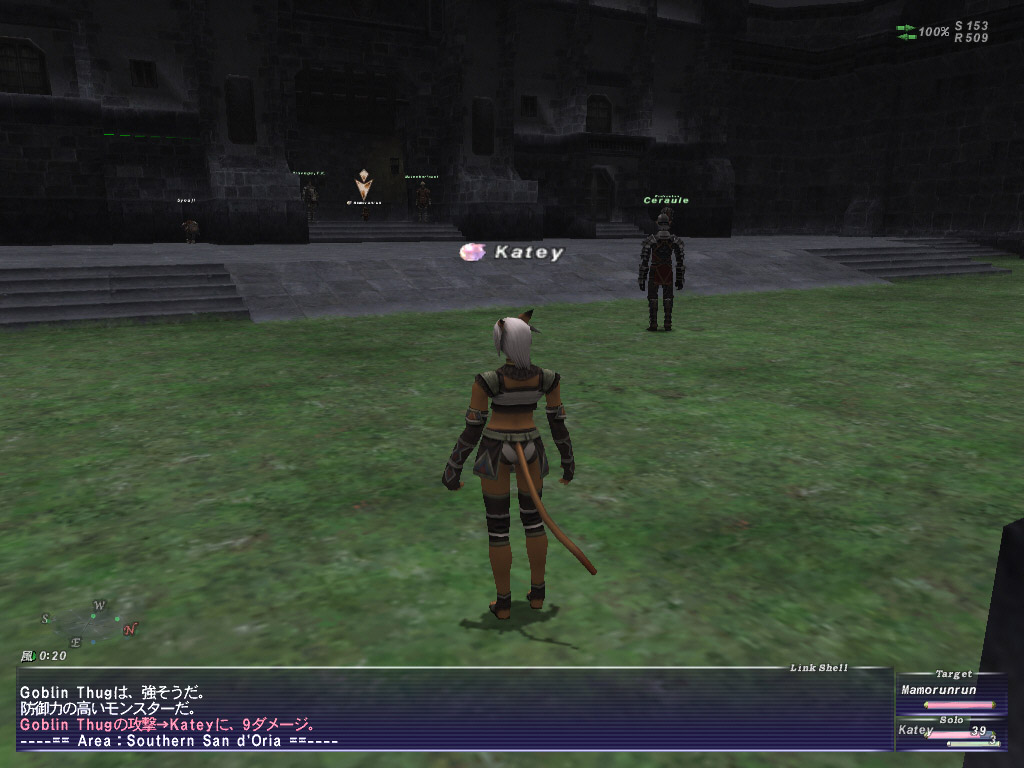Click the Mamorunrun target window

point(939,690)
